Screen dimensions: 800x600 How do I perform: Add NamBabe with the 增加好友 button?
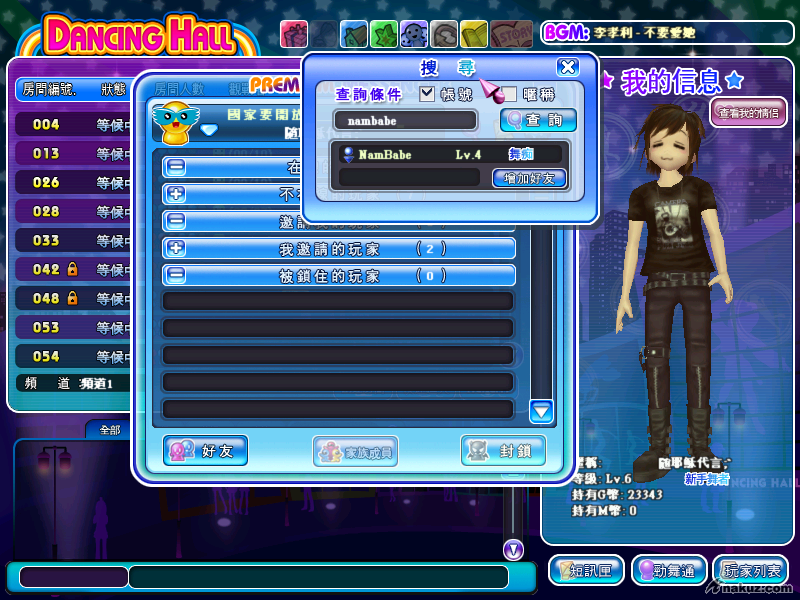[x=529, y=178]
